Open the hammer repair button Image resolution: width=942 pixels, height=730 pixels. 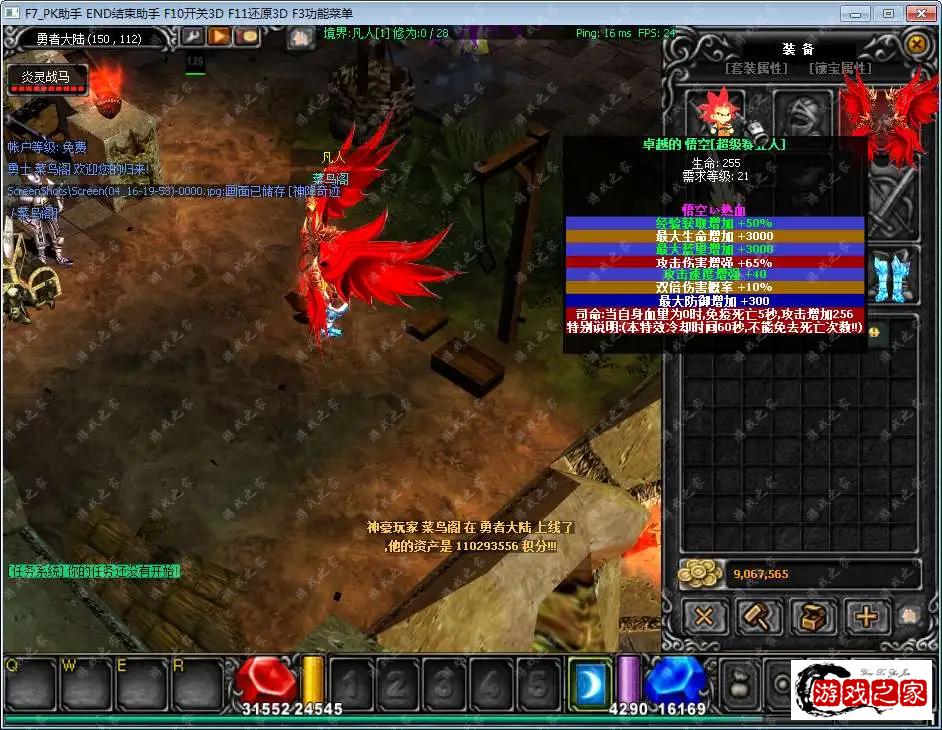pyautogui.click(x=759, y=617)
